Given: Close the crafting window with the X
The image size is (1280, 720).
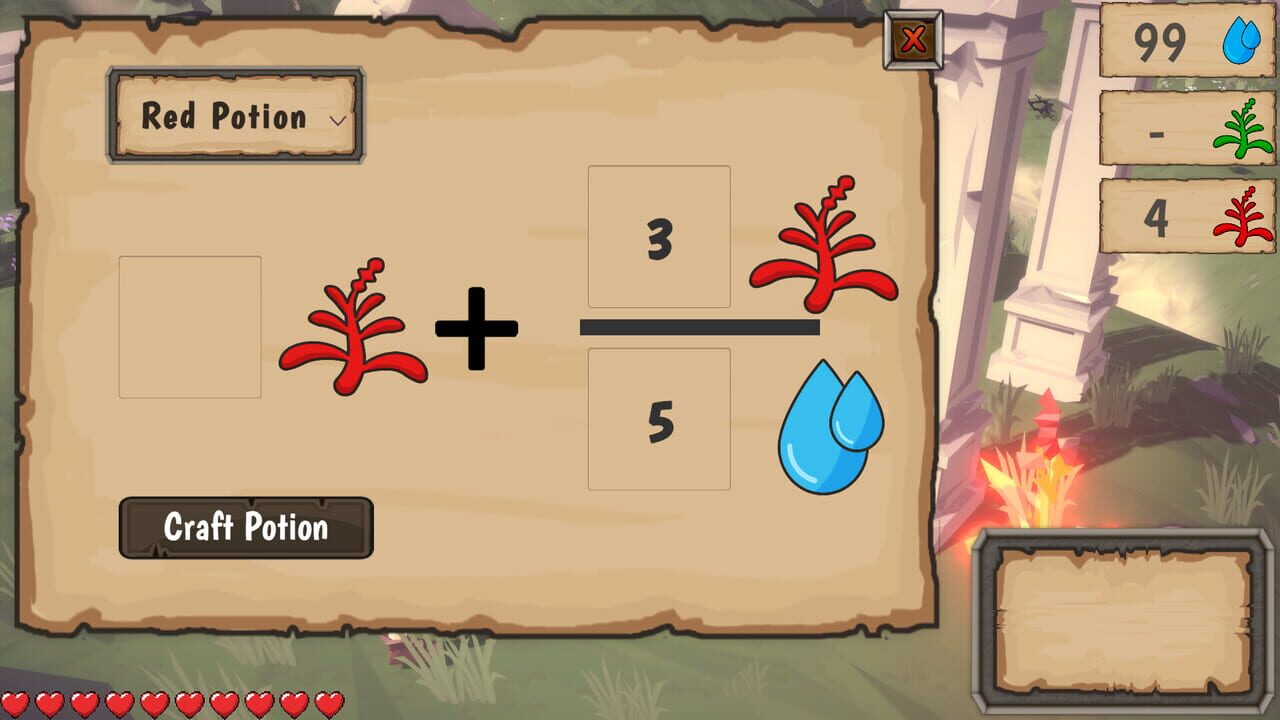Looking at the screenshot, I should tap(911, 38).
